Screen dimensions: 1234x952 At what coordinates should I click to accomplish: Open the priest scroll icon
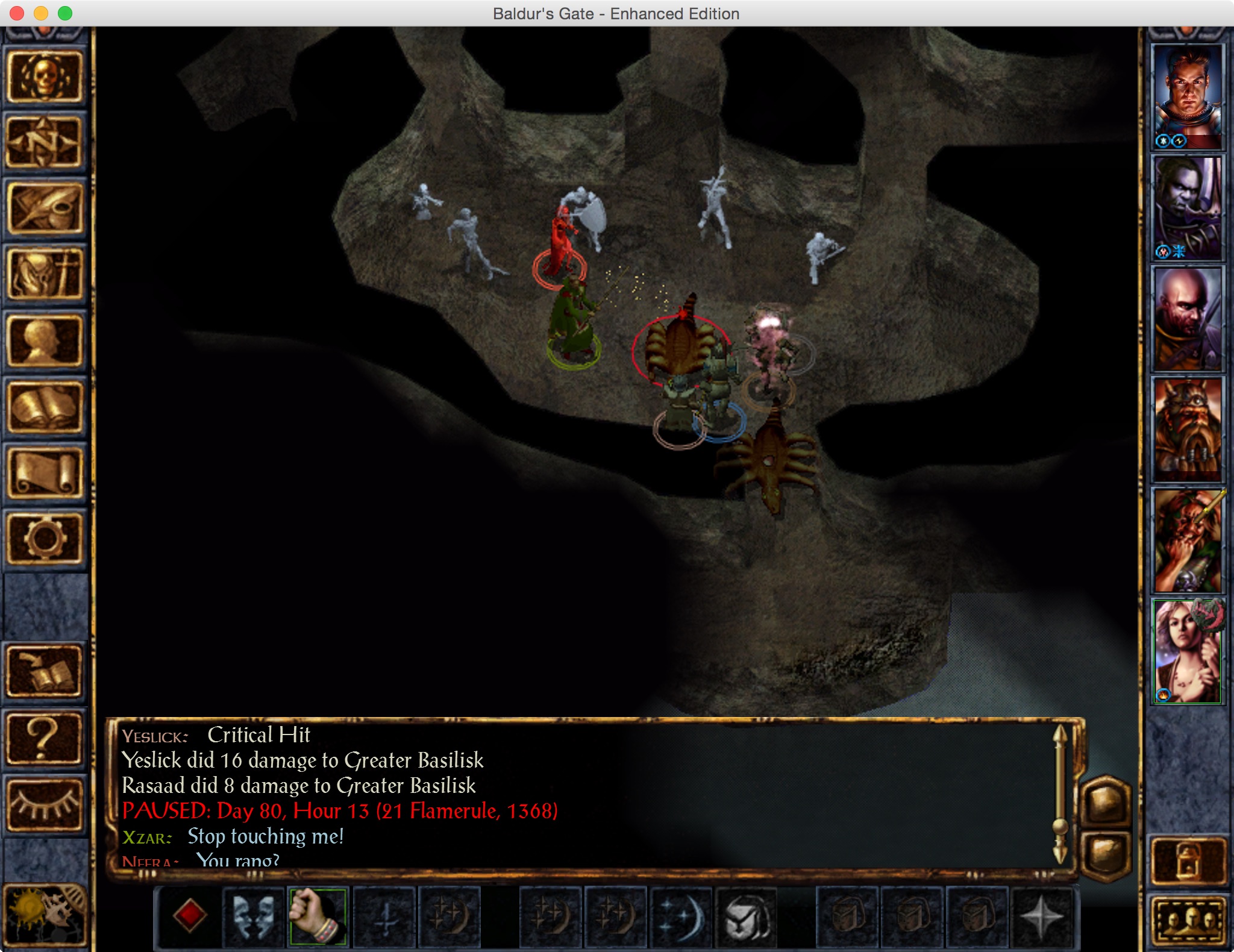click(x=45, y=474)
